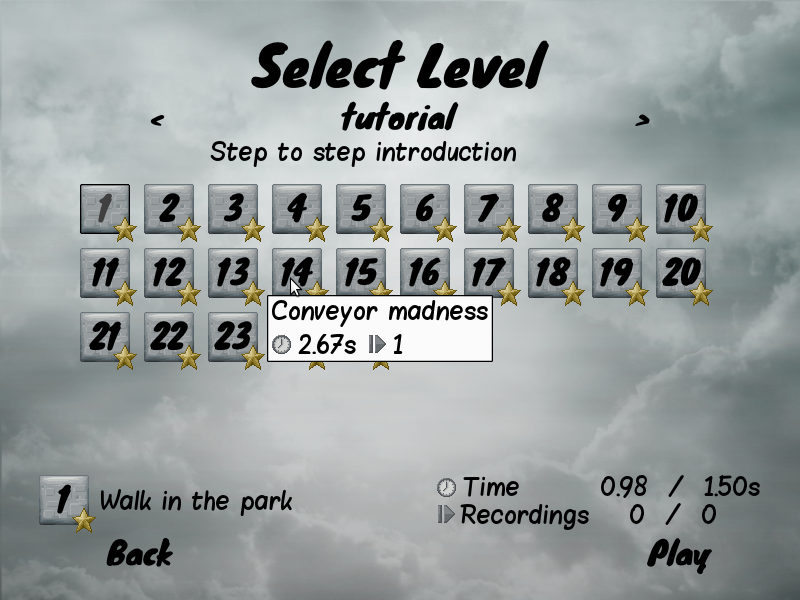Start the level with Play

pos(679,553)
